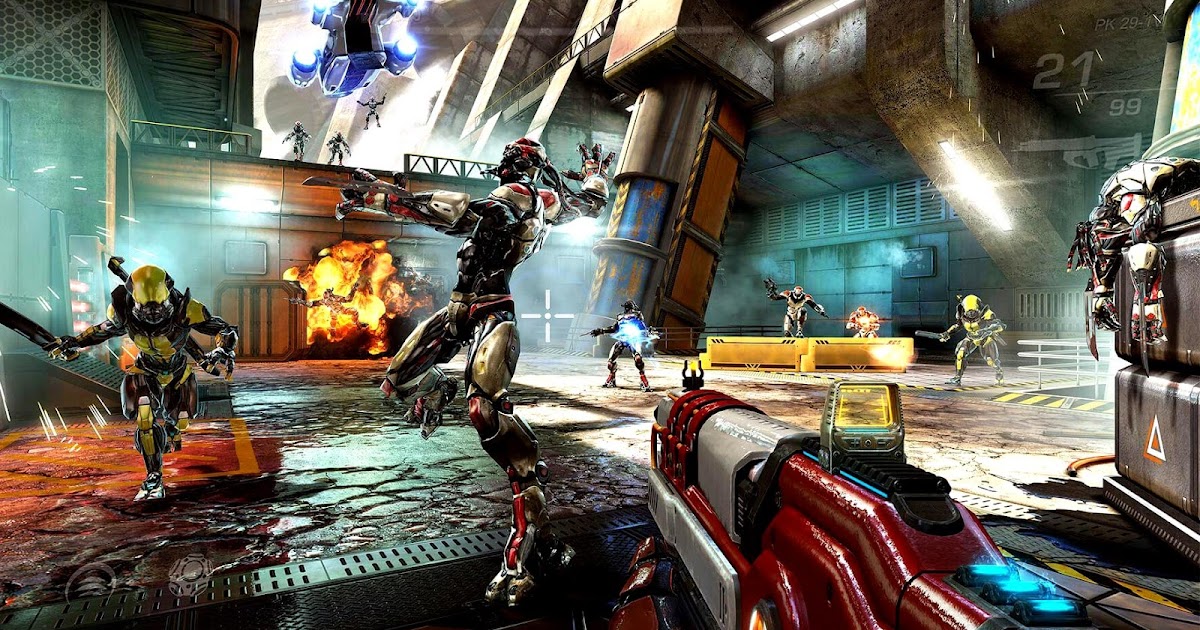Activate the coiled spring ability icon
Image resolution: width=1200 pixels, height=630 pixels.
[92, 580]
